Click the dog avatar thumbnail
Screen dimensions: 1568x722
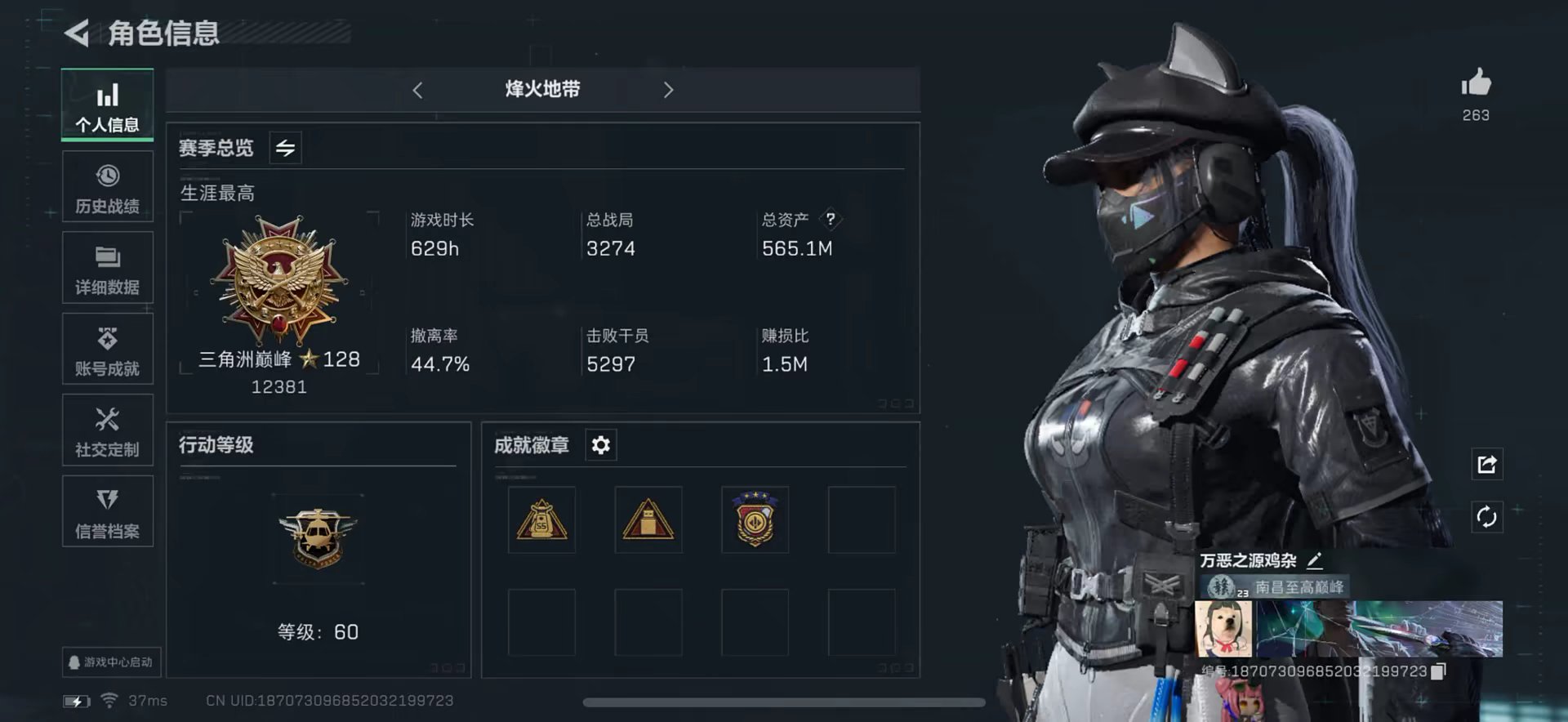1223,629
